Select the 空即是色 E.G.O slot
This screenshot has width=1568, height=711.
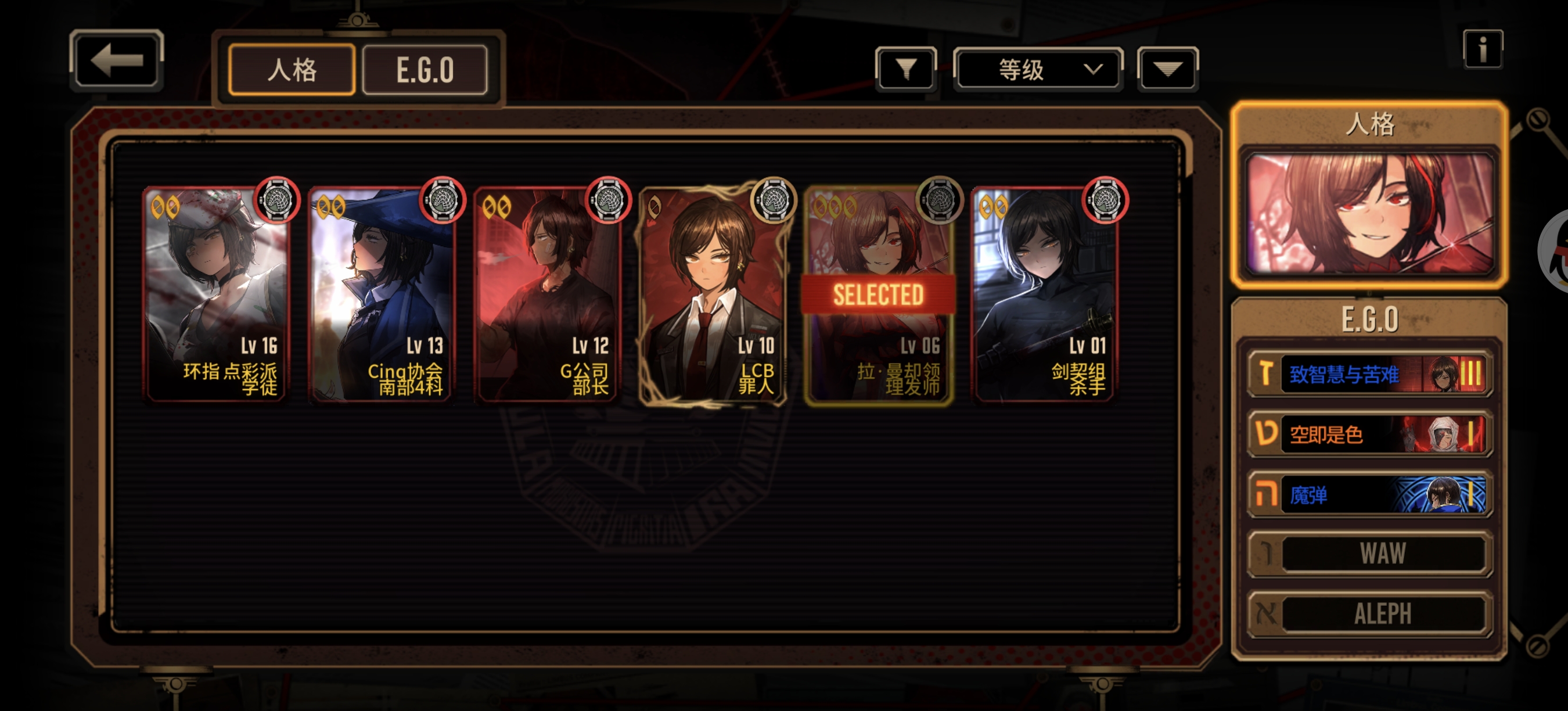coord(1369,434)
